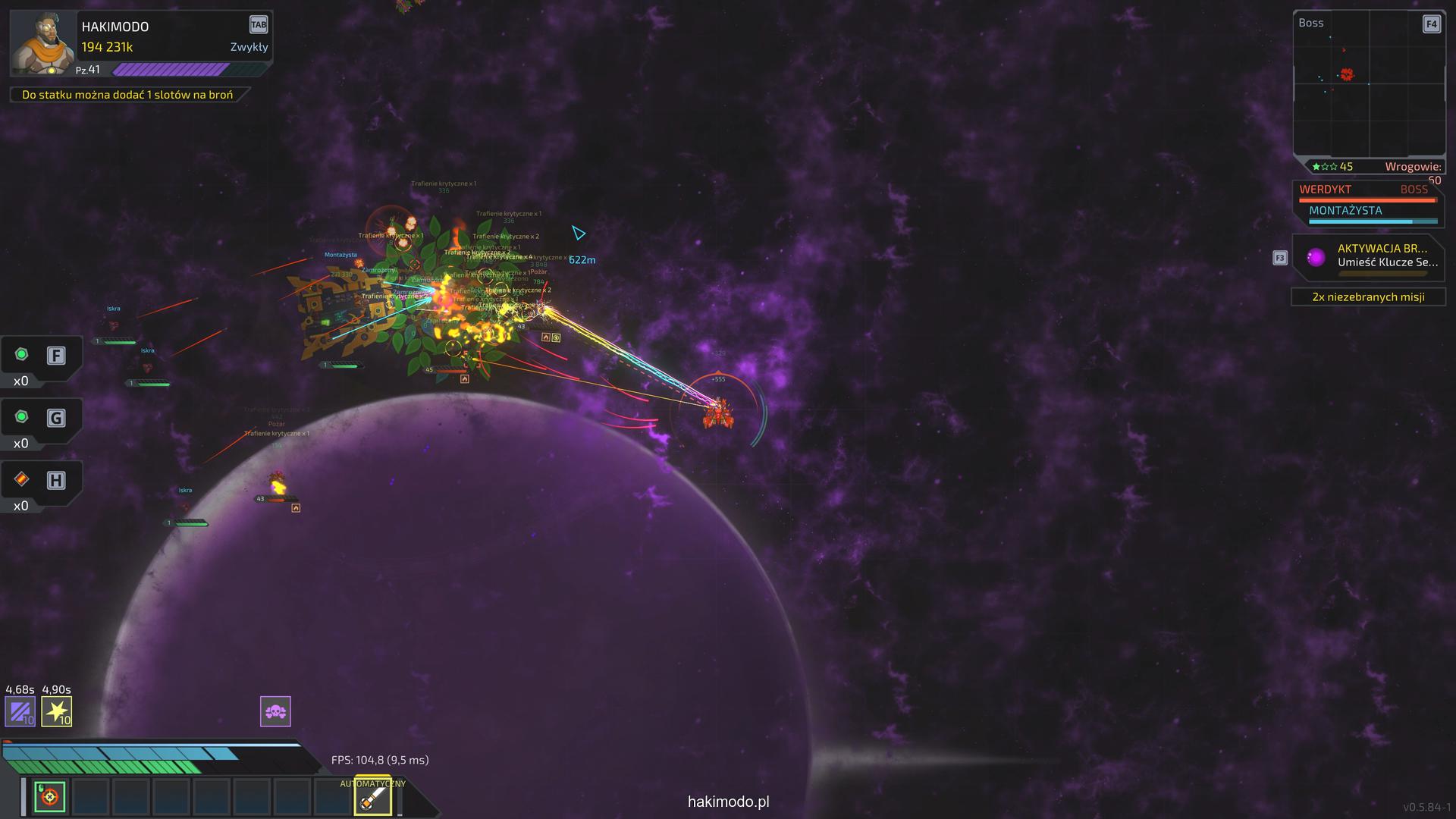The width and height of the screenshot is (1456, 819).
Task: Click the weapon slot notification banner
Action: (x=127, y=95)
